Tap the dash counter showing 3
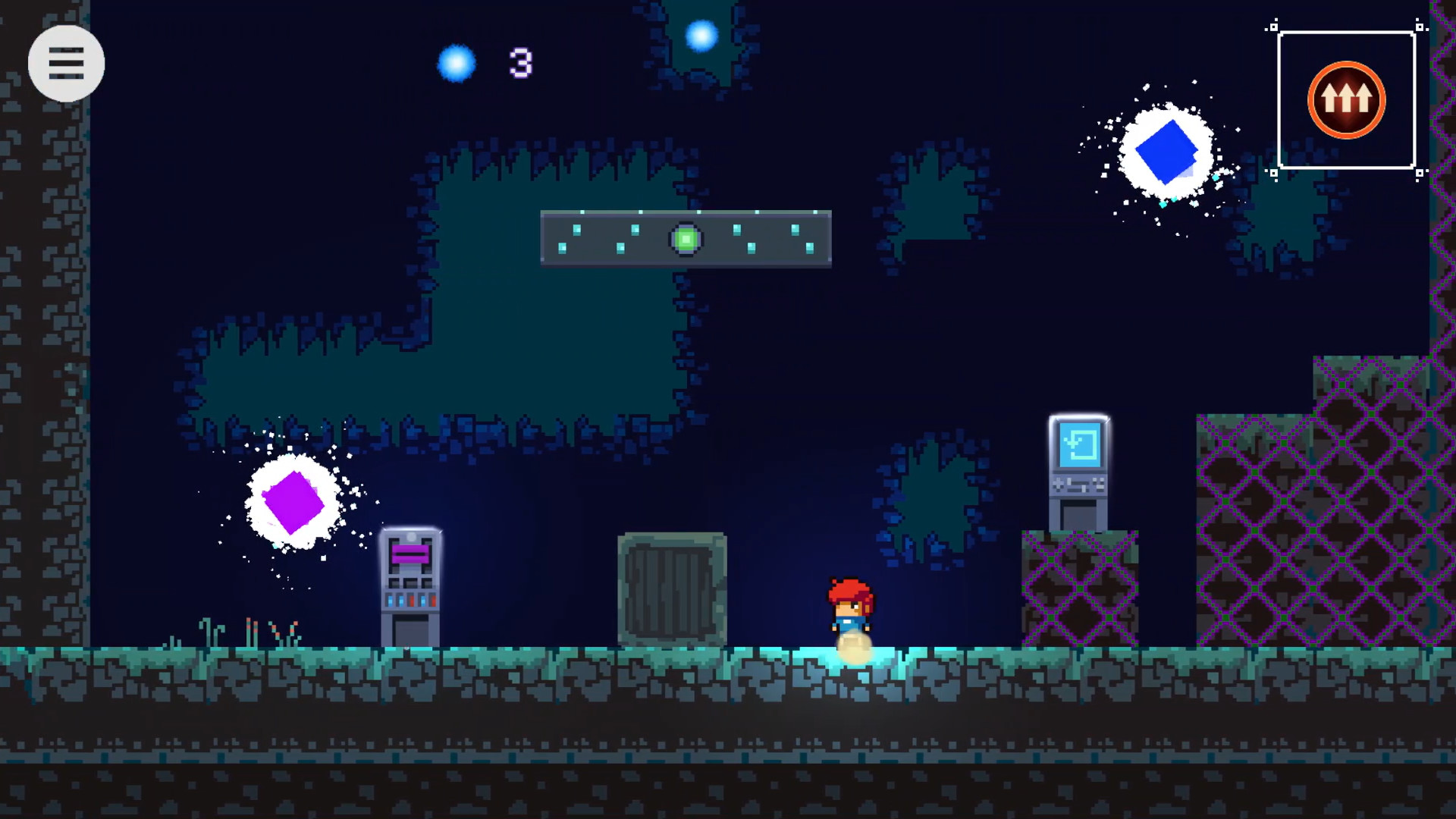The height and width of the screenshot is (819, 1456). tap(520, 63)
